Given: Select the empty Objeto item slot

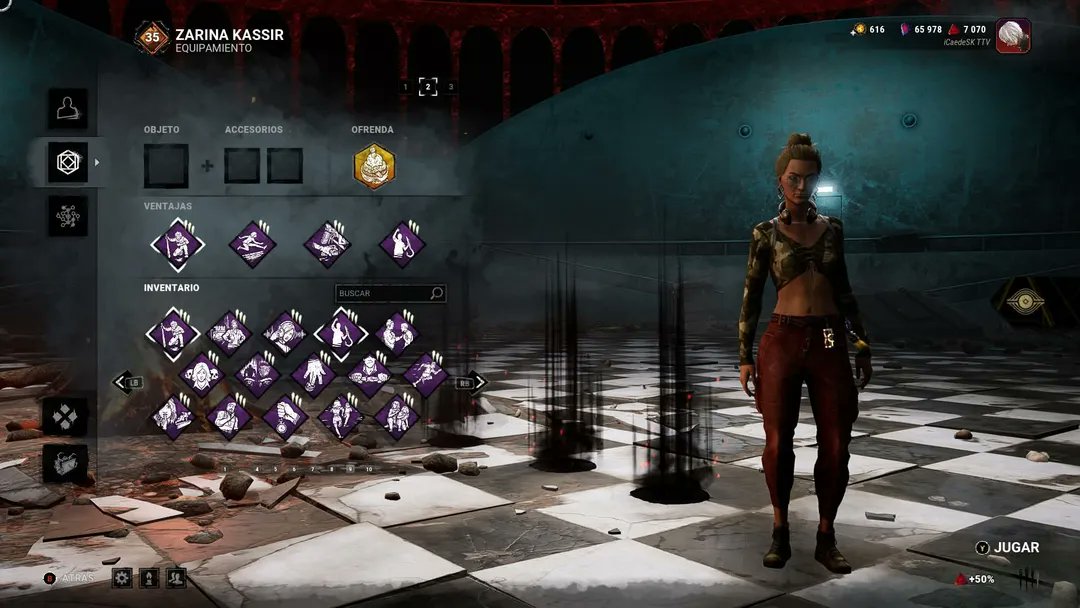Looking at the screenshot, I should (x=165, y=166).
